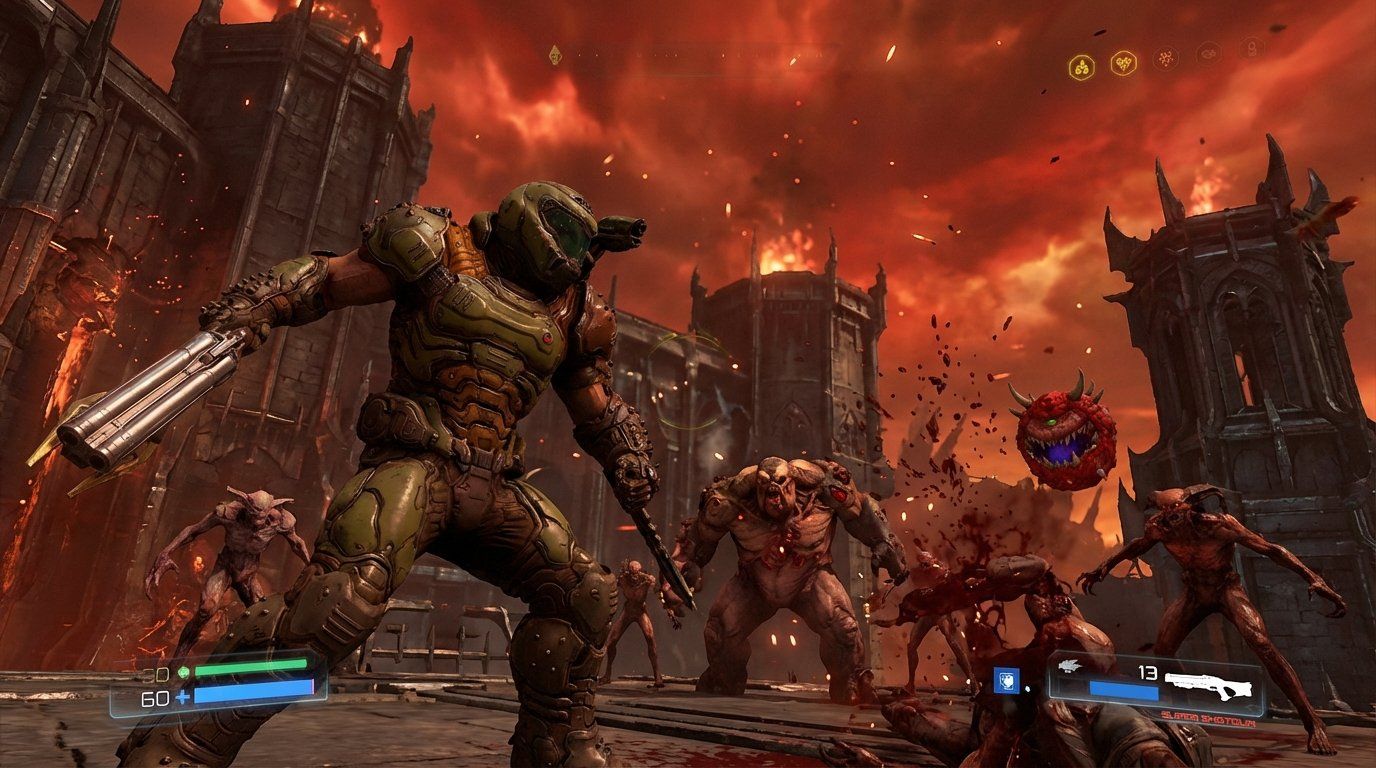
Task: Select the Super Shotgun weapon icon
Action: click(1207, 685)
